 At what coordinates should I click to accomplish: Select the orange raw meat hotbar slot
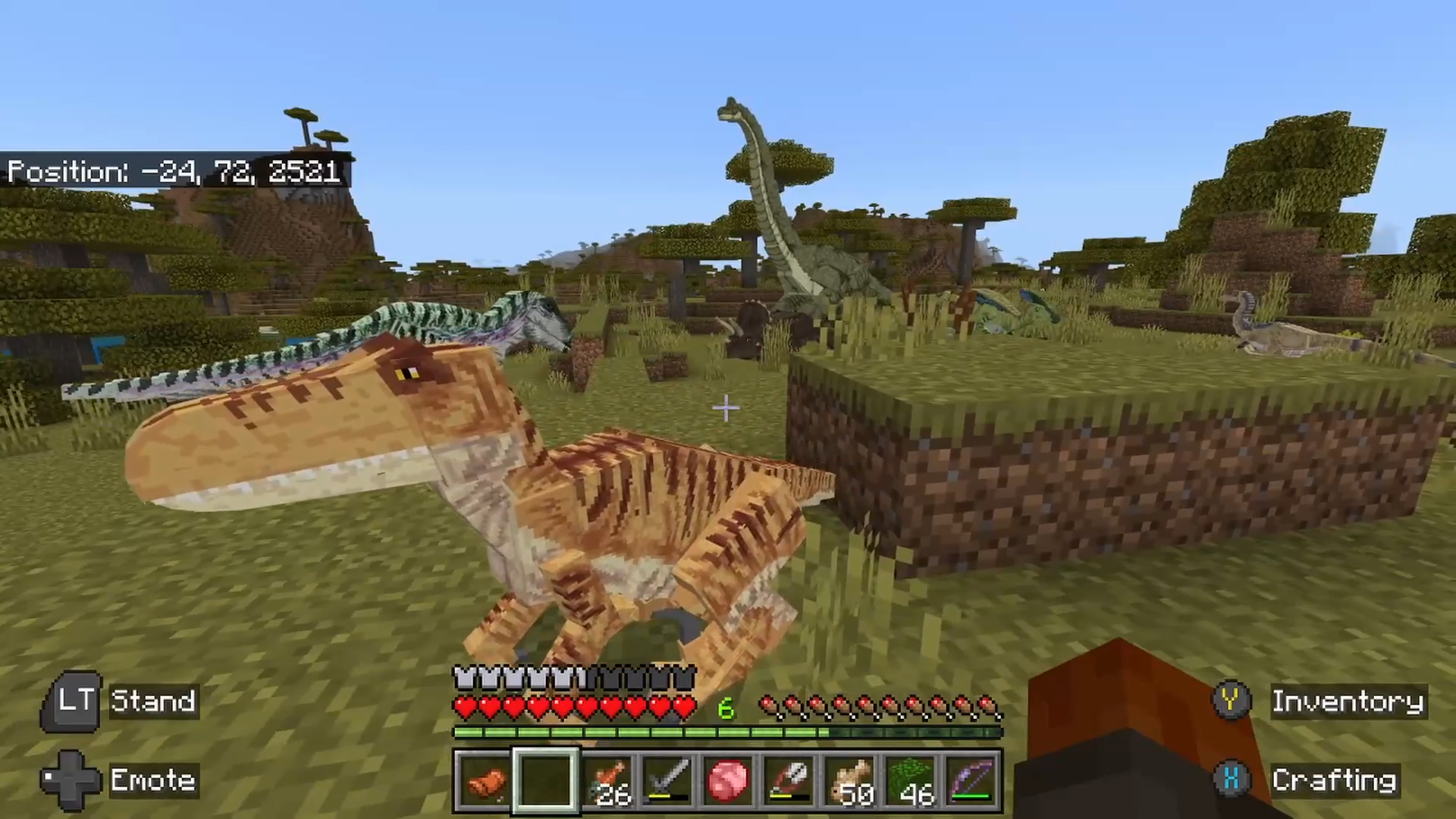click(485, 780)
